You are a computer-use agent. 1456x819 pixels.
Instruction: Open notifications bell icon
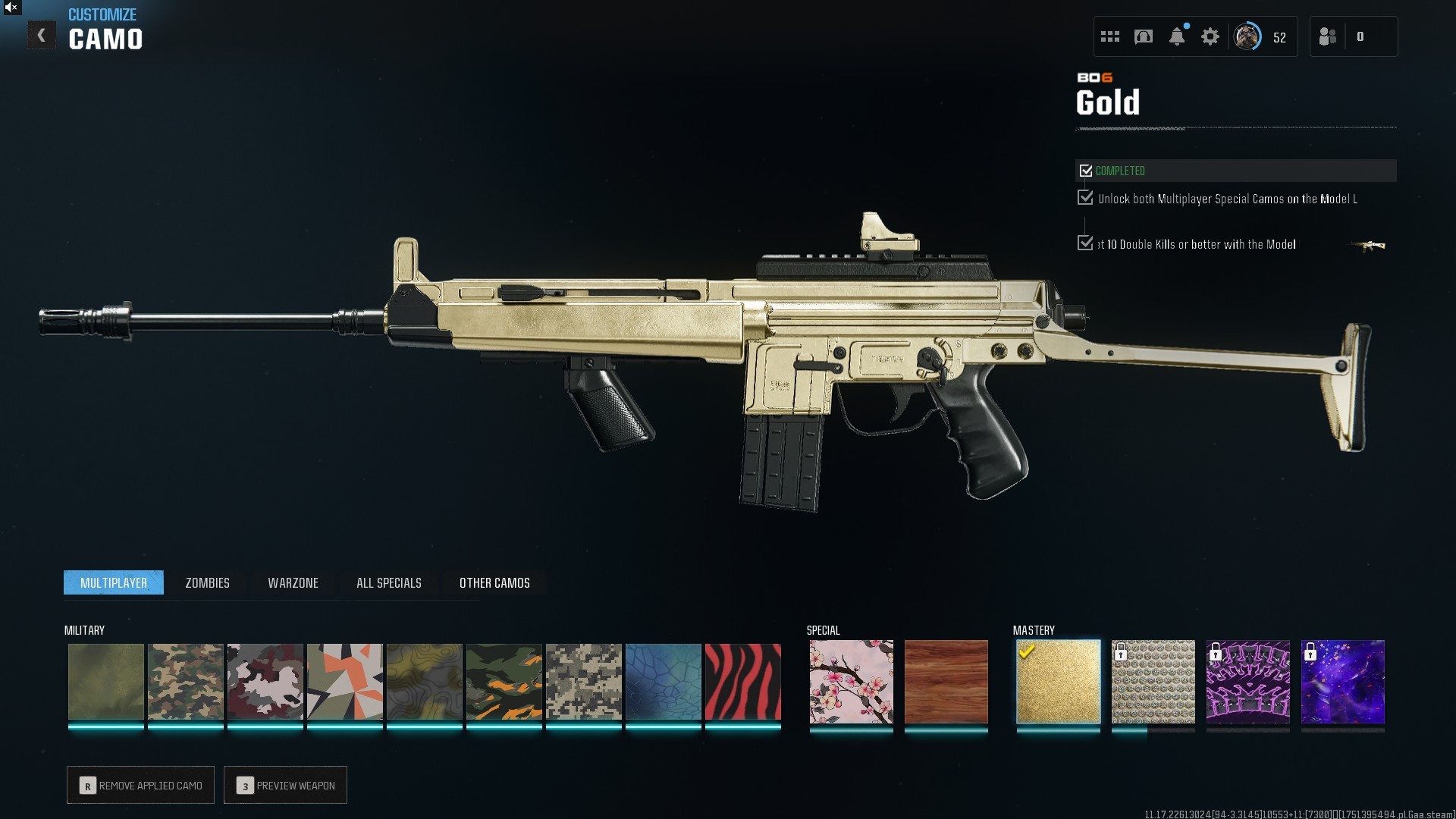click(x=1177, y=36)
